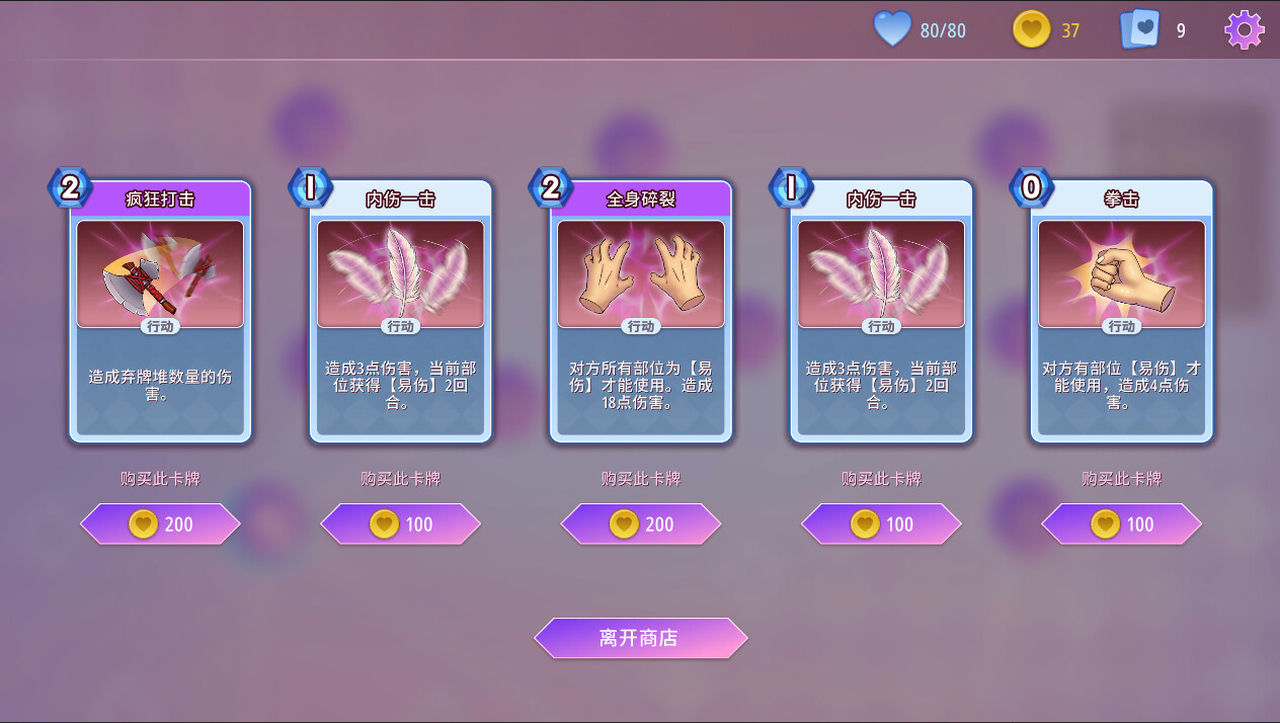Buy the fourth card 内伤一击 for 100 coins
The image size is (1280, 723).
point(881,524)
